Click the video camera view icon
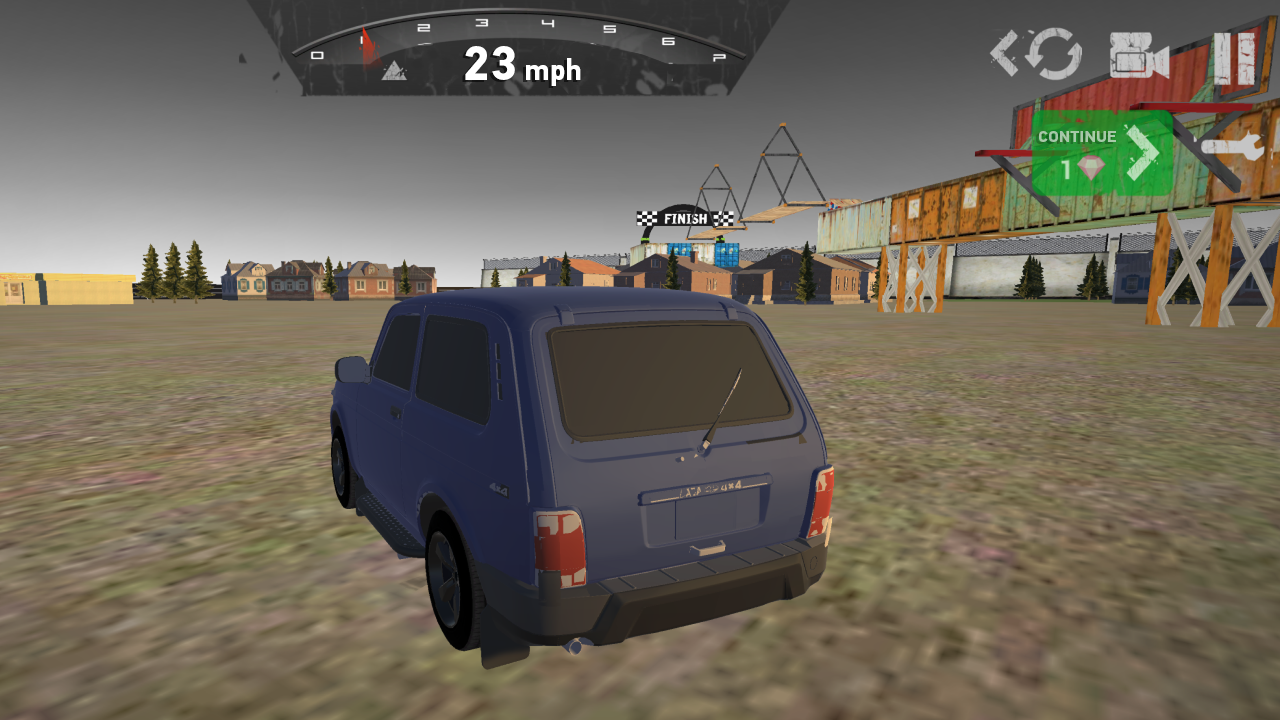Viewport: 1280px width, 720px height. [x=1135, y=55]
